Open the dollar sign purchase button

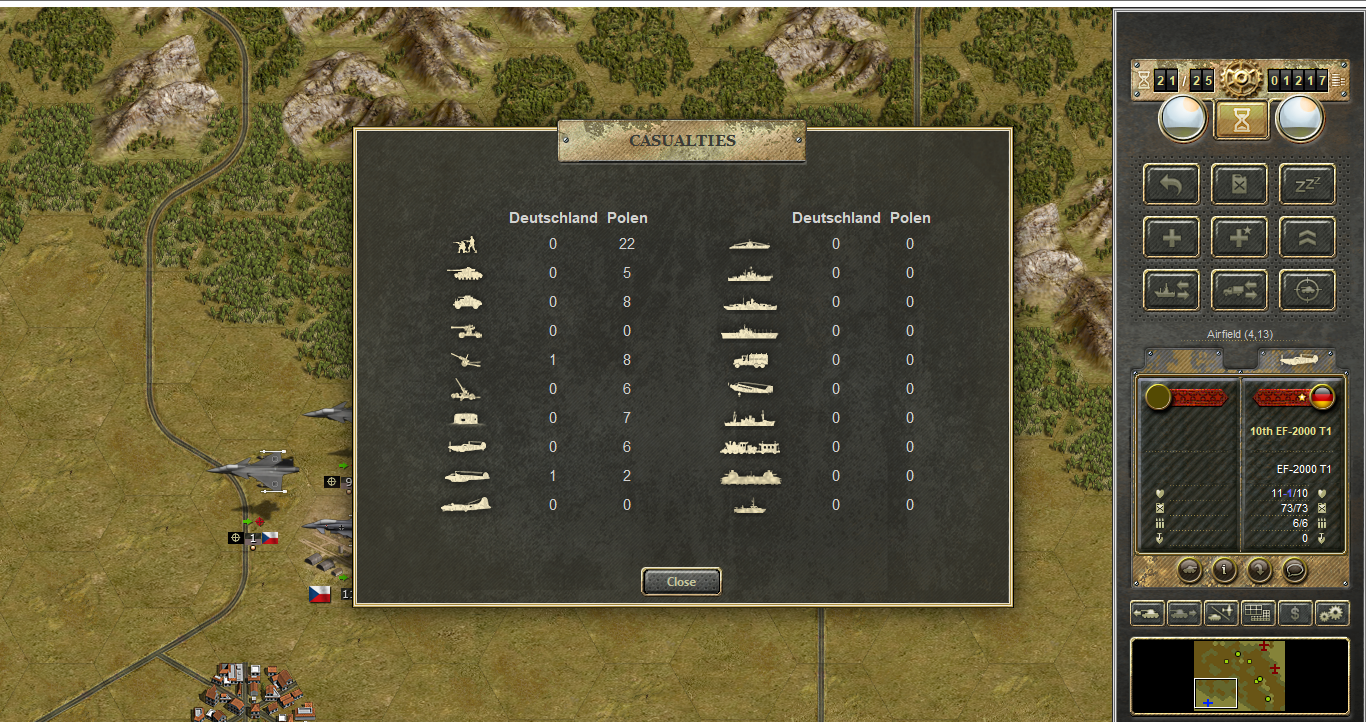(x=1295, y=613)
